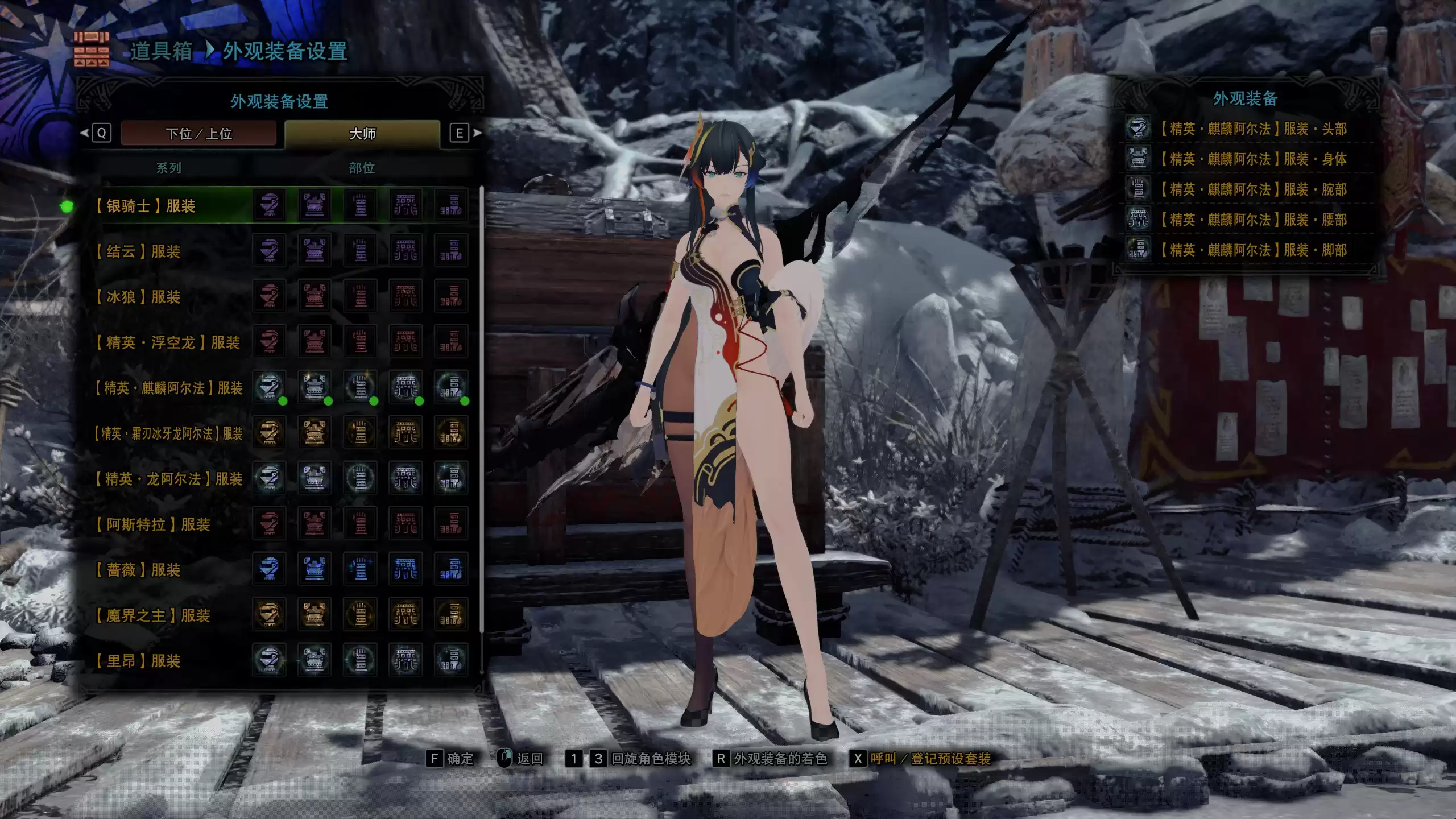Click the 【结云】 body armor piece icon
The image size is (1456, 819).
point(316,251)
